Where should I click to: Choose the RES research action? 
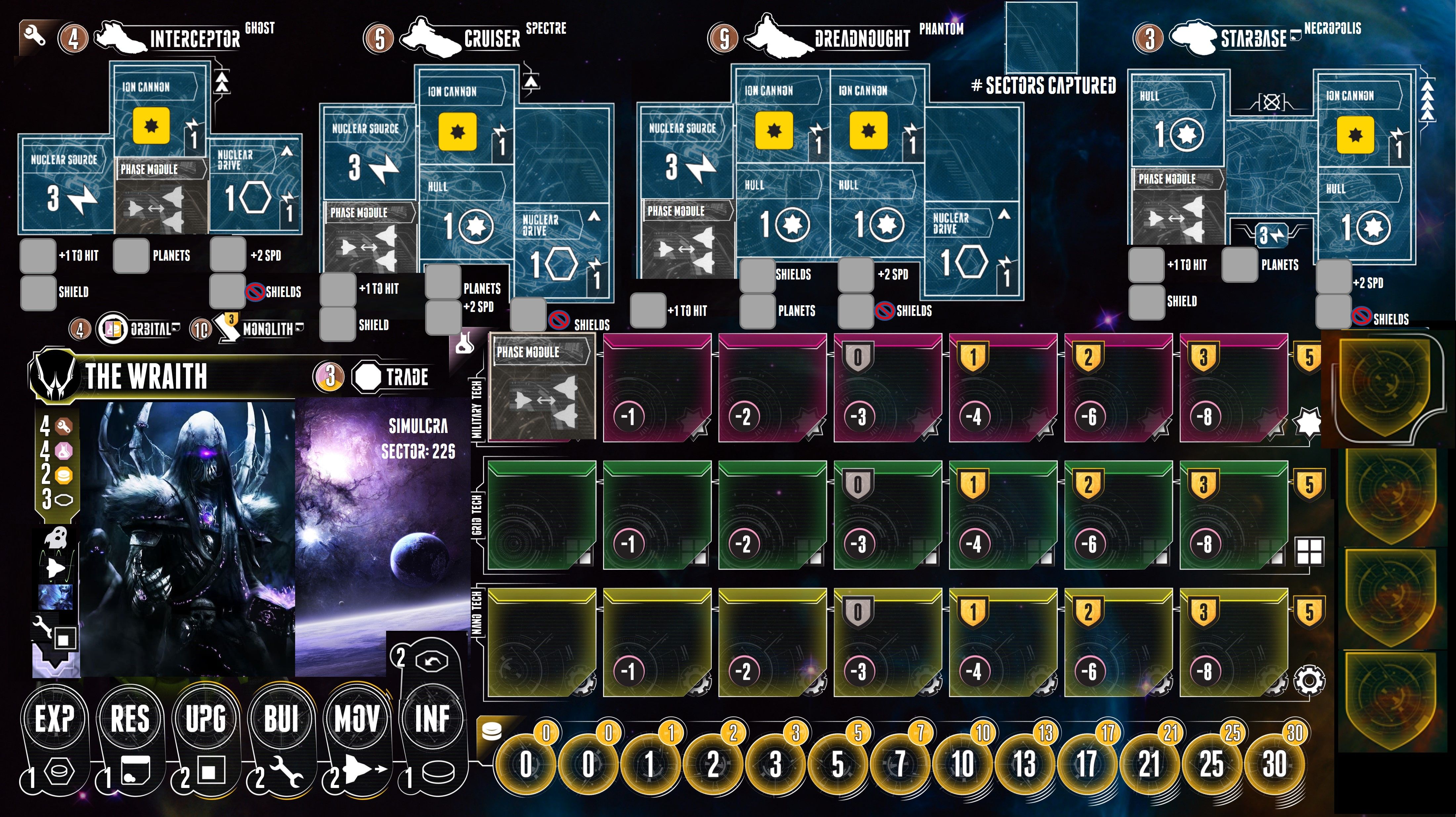(x=130, y=719)
